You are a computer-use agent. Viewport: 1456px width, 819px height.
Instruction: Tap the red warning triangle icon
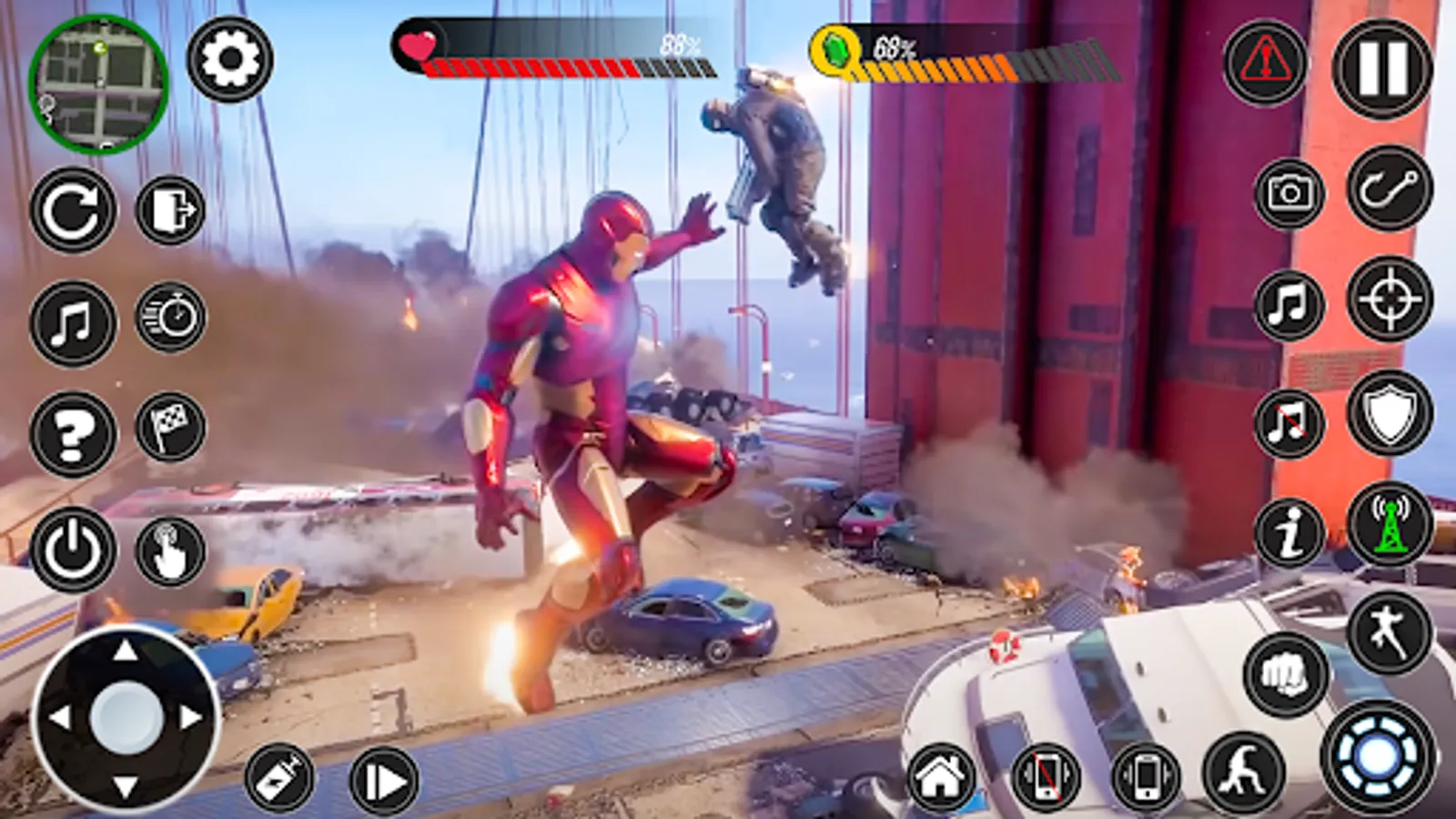click(1265, 63)
